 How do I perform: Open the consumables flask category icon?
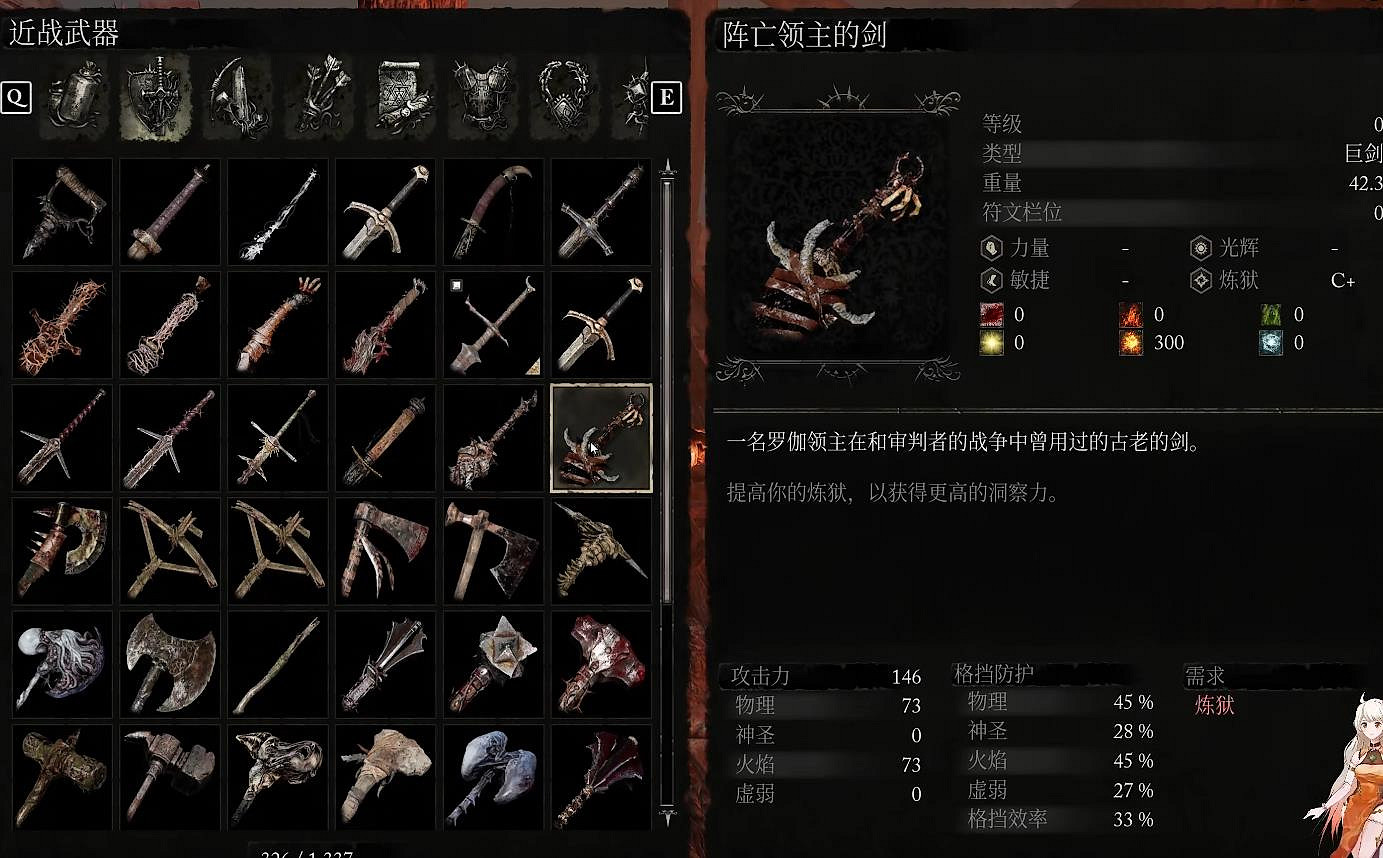[x=75, y=98]
